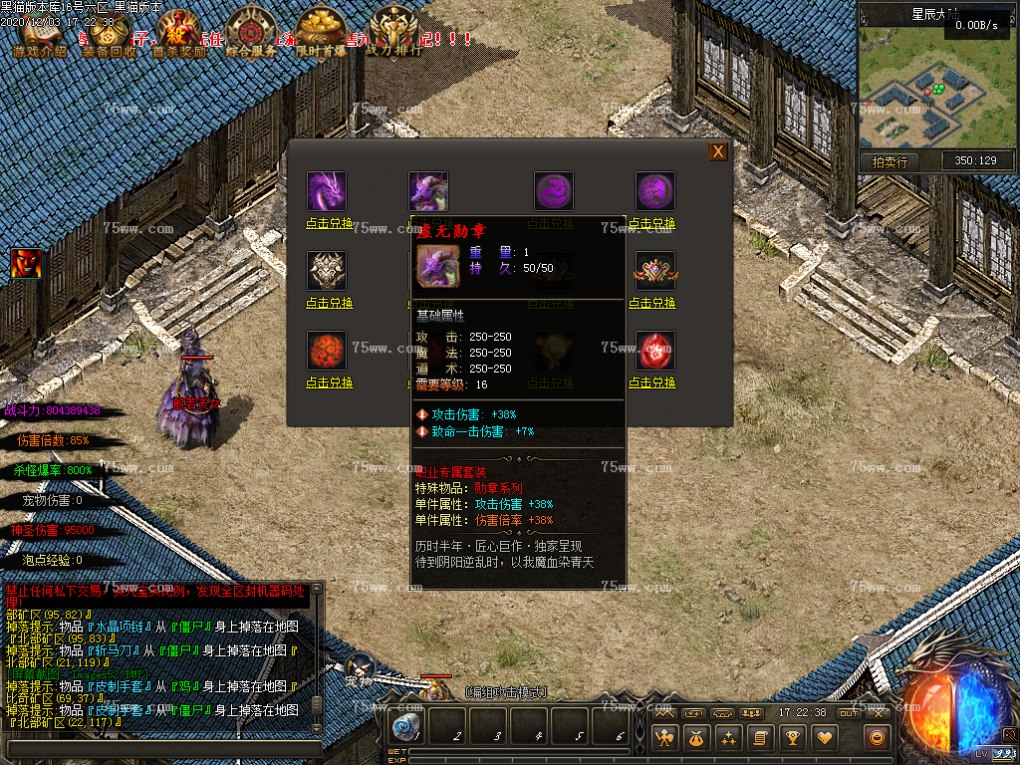Choose the red flame gem icon

(655, 351)
